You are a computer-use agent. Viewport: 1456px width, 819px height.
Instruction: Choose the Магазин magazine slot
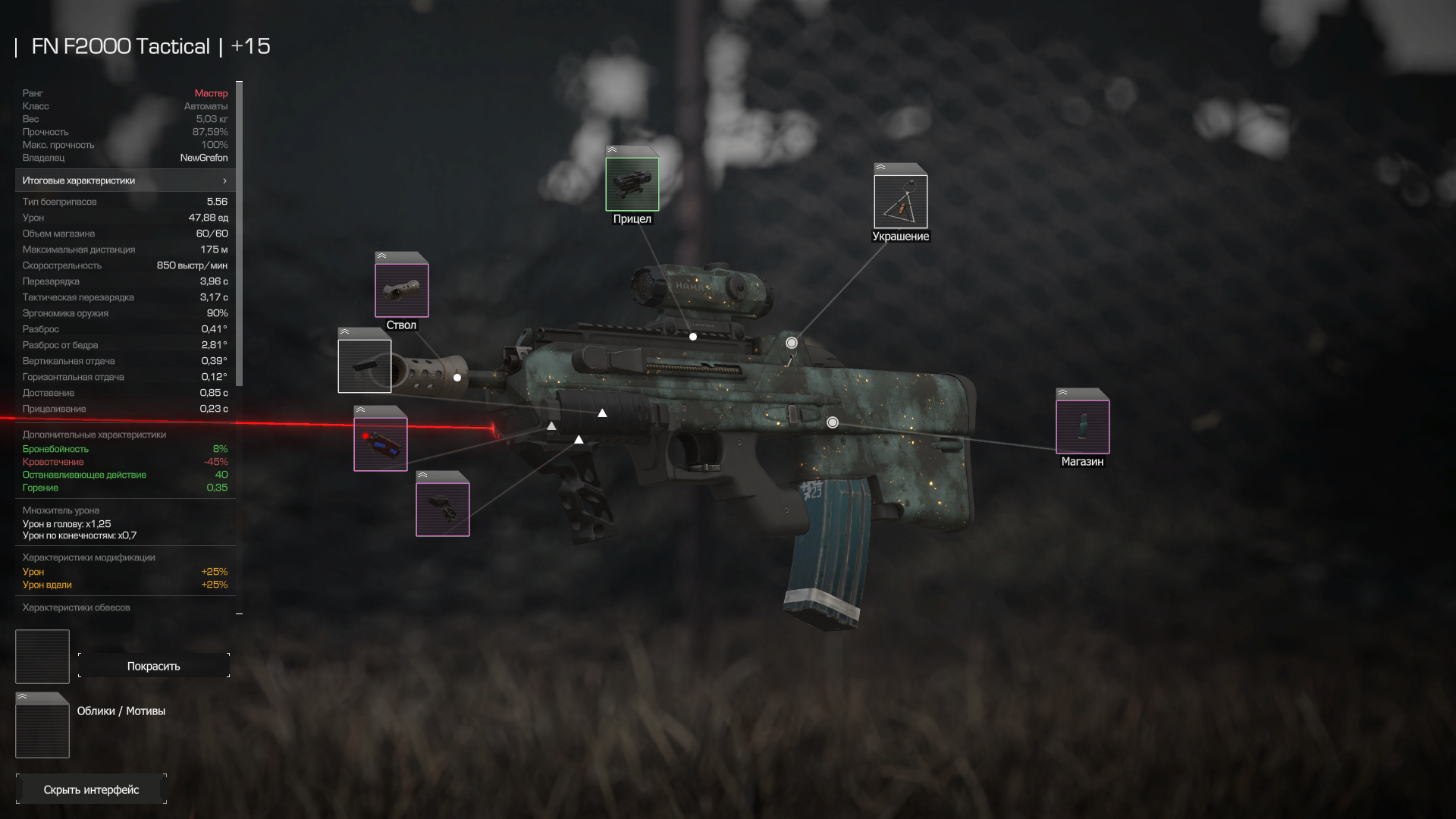(x=1082, y=426)
